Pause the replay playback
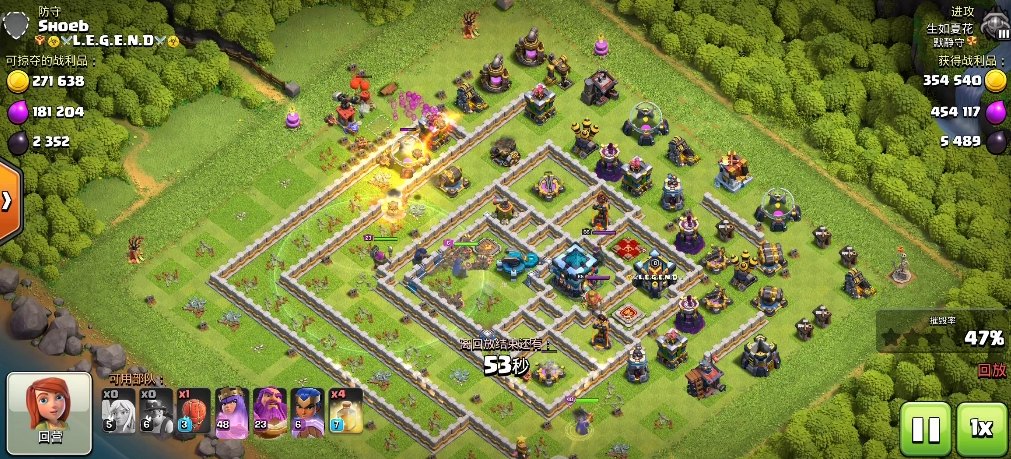This screenshot has height=459, width=1011. point(925,429)
